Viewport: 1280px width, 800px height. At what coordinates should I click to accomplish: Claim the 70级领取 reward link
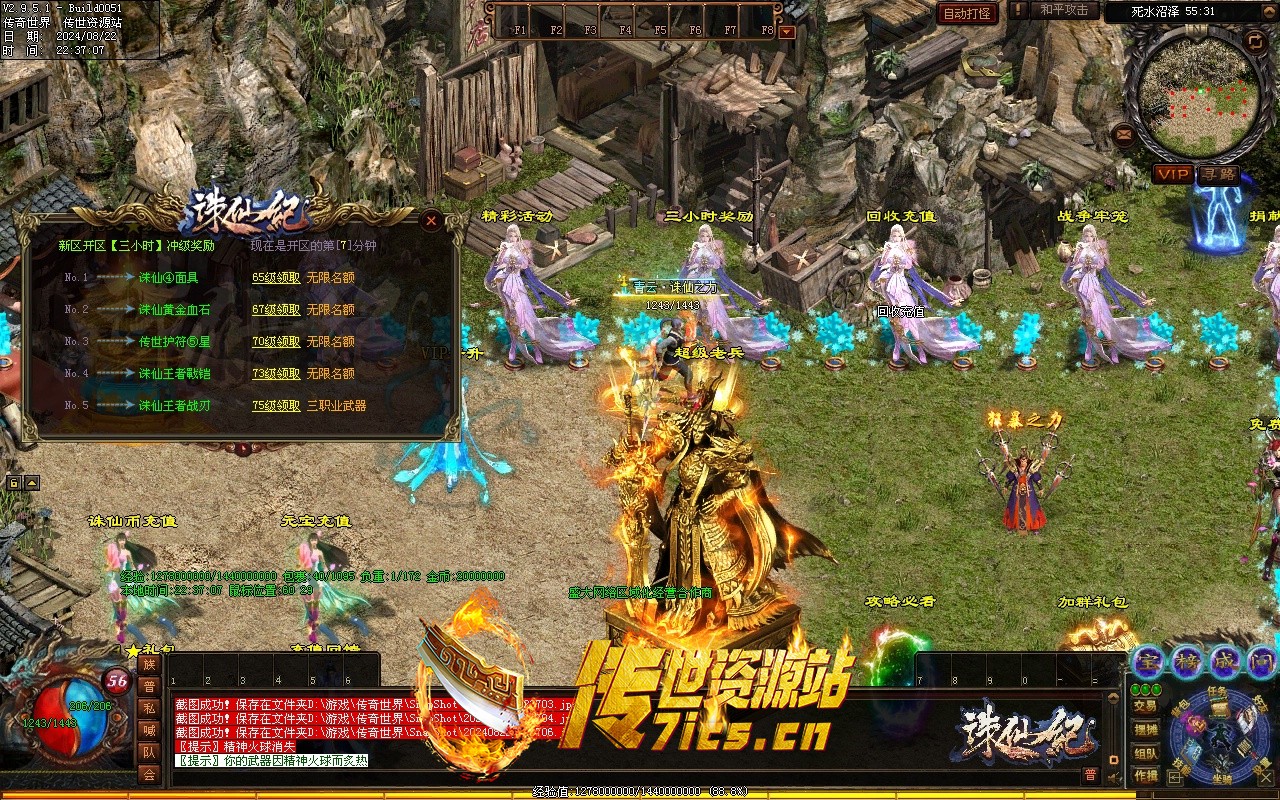coord(276,342)
